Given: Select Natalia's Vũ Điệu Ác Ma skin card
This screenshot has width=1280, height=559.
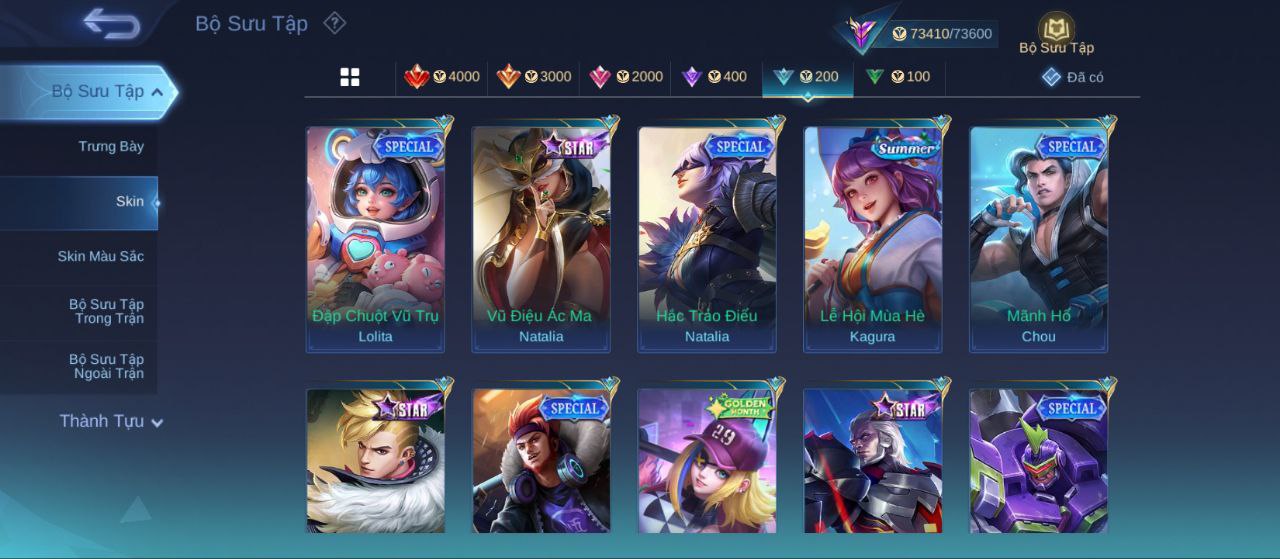Looking at the screenshot, I should point(541,238).
